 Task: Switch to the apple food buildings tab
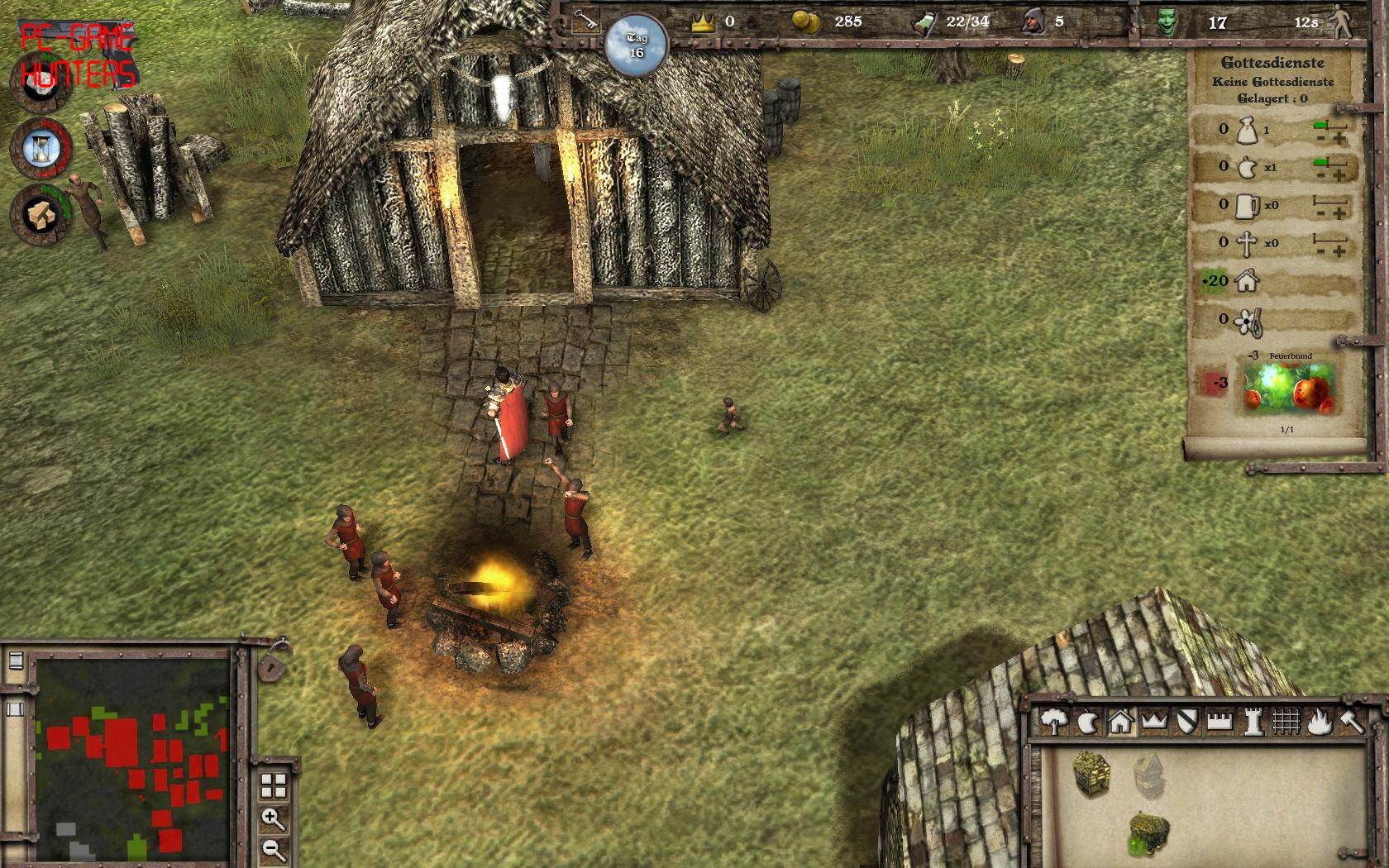(1087, 723)
